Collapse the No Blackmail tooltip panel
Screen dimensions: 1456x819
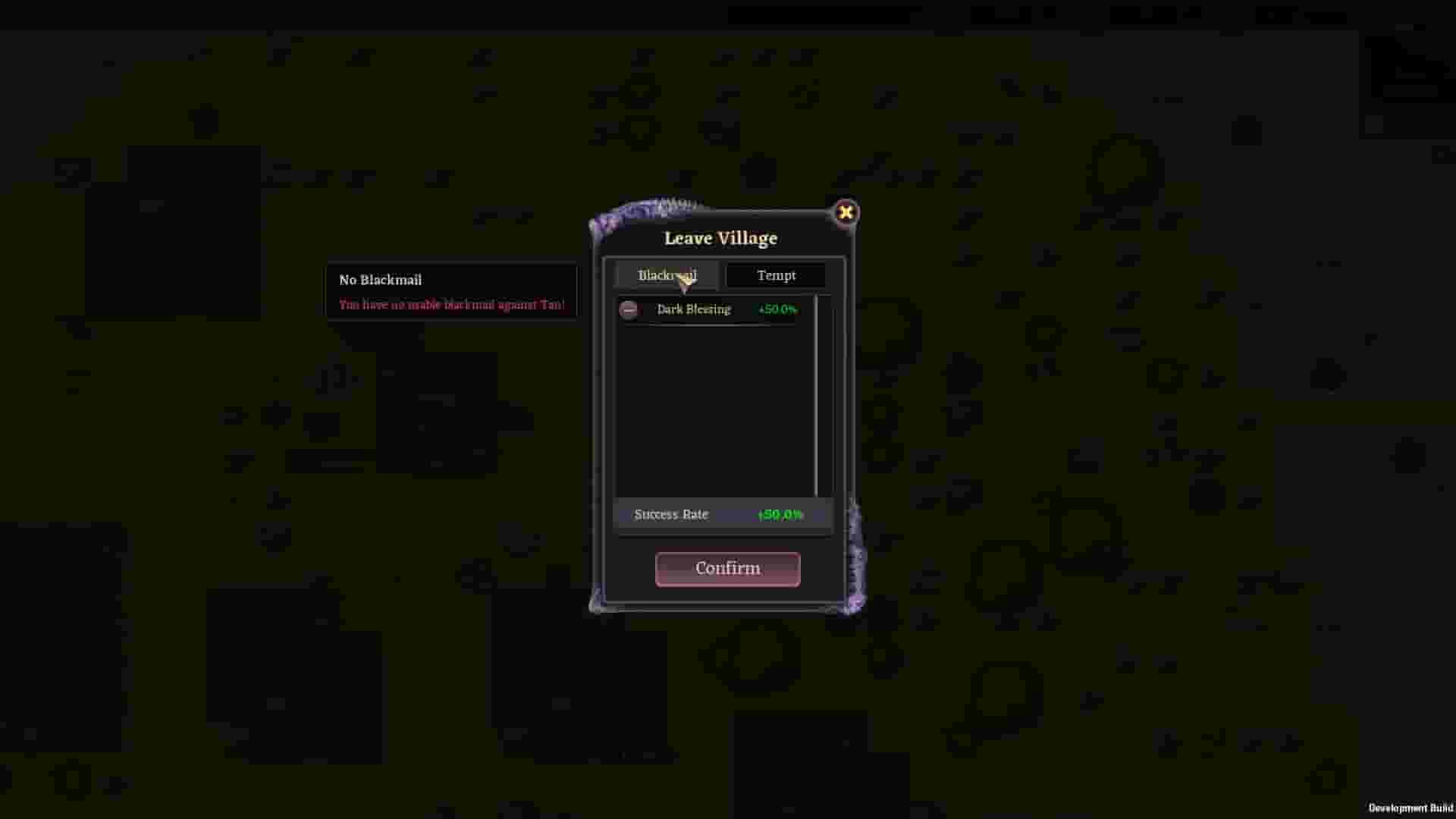coord(452,291)
